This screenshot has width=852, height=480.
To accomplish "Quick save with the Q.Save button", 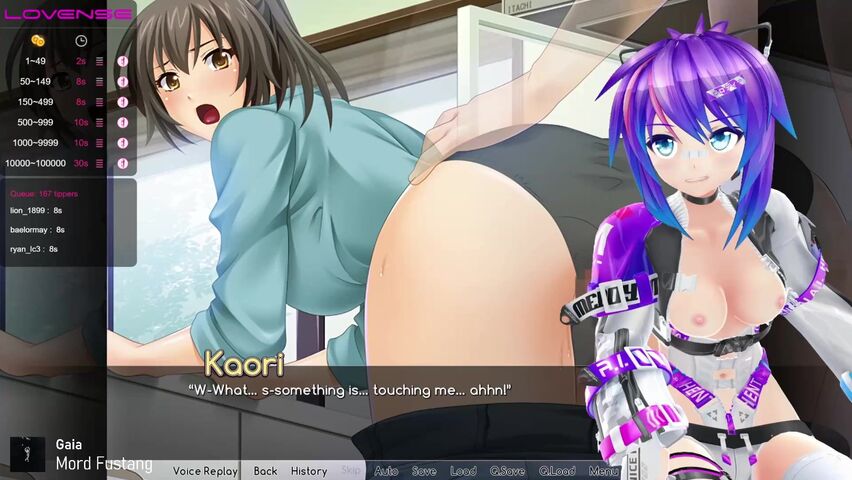I will tap(507, 471).
